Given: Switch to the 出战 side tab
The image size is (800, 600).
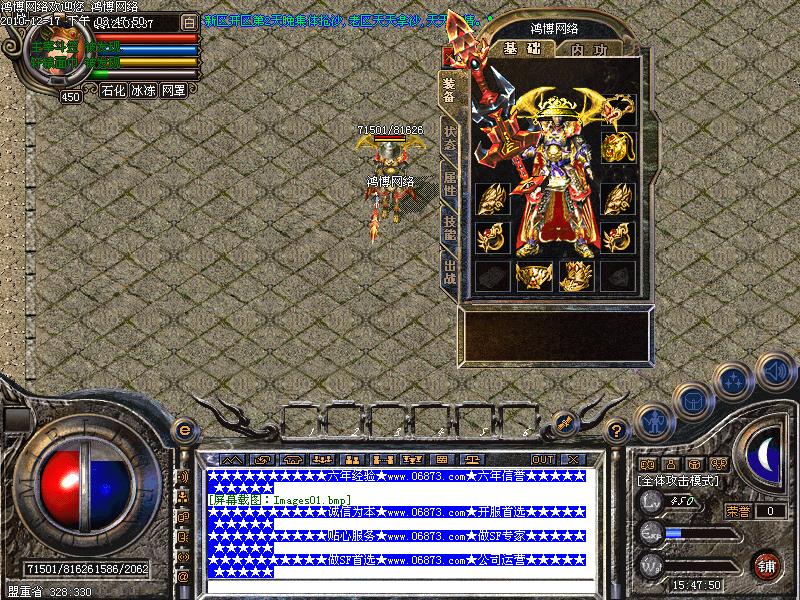Looking at the screenshot, I should [449, 270].
